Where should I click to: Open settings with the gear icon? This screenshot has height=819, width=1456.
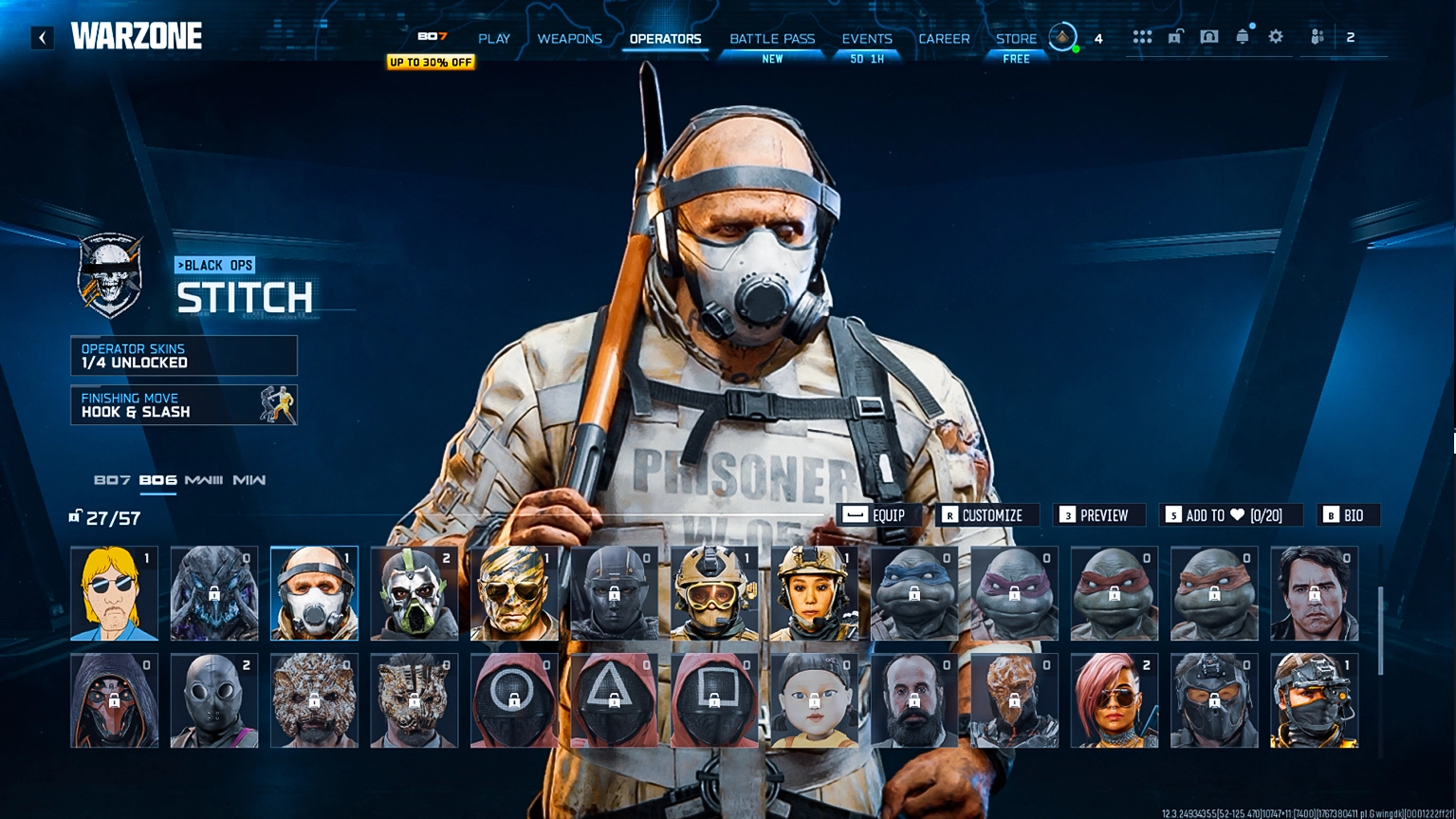1275,36
